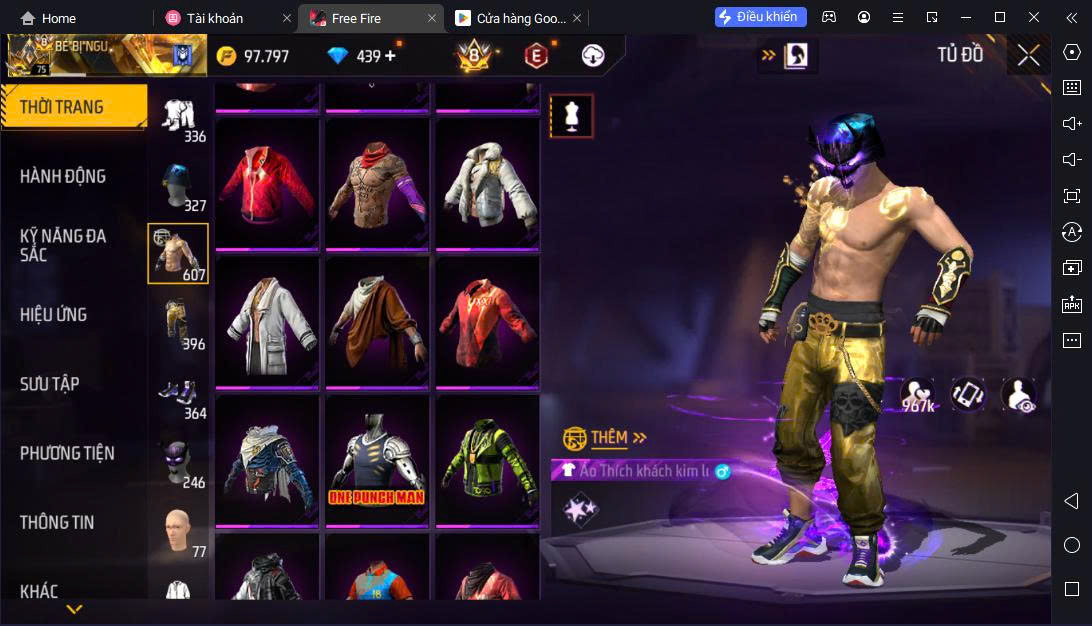Open the shoes subcategory with 364 items

coord(179,393)
